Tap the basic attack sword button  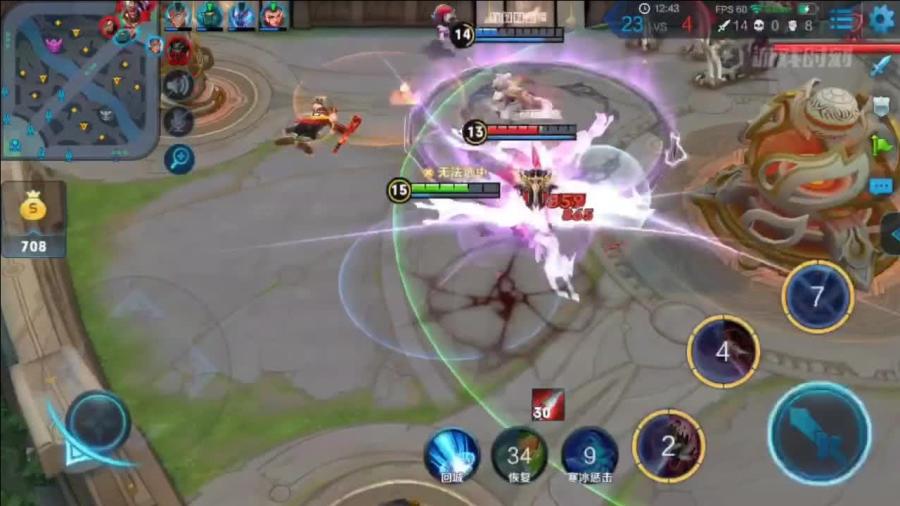819,434
